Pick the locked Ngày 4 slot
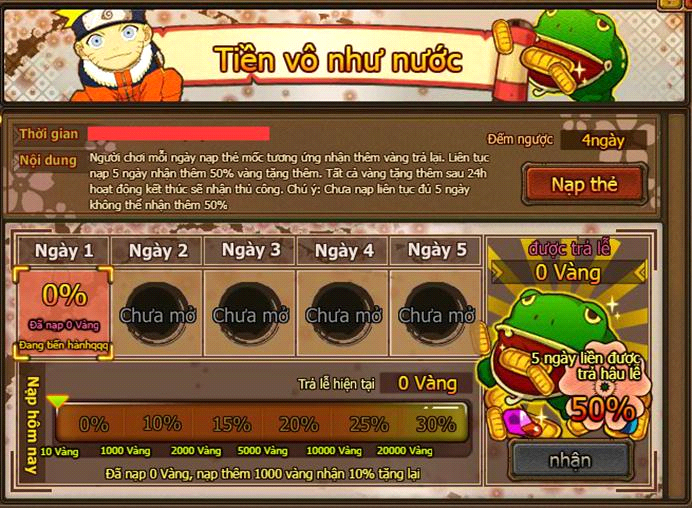Image resolution: width=692 pixels, height=508 pixels. pos(342,313)
